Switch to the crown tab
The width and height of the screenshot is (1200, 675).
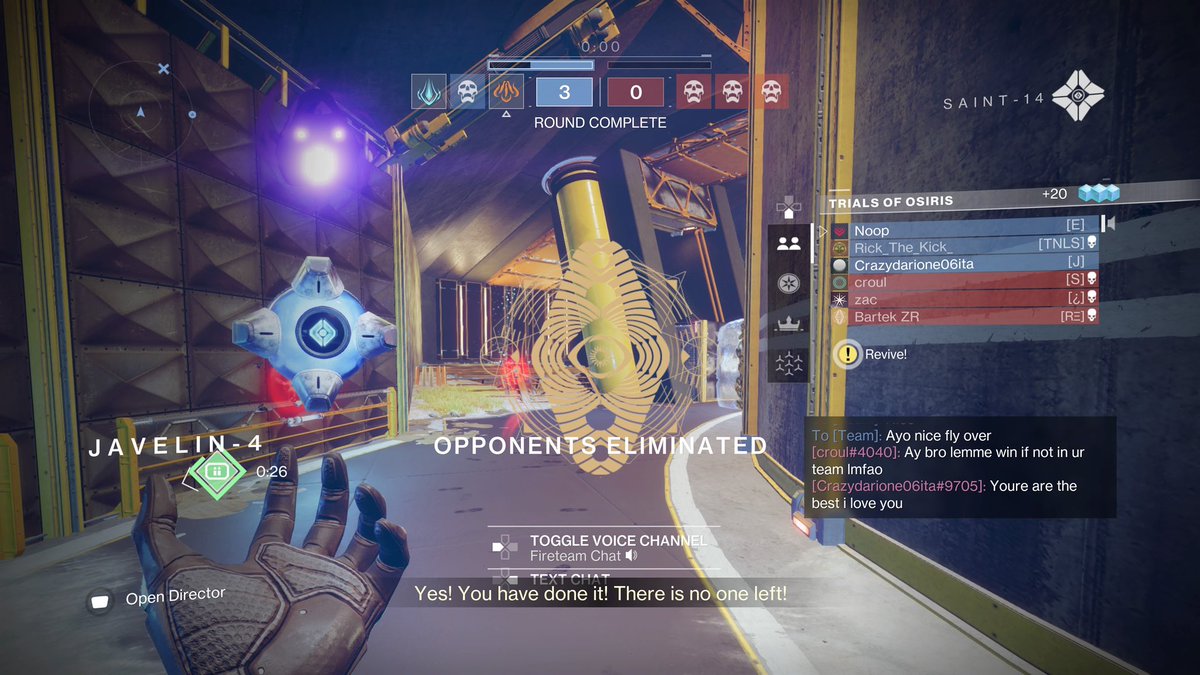[x=788, y=323]
